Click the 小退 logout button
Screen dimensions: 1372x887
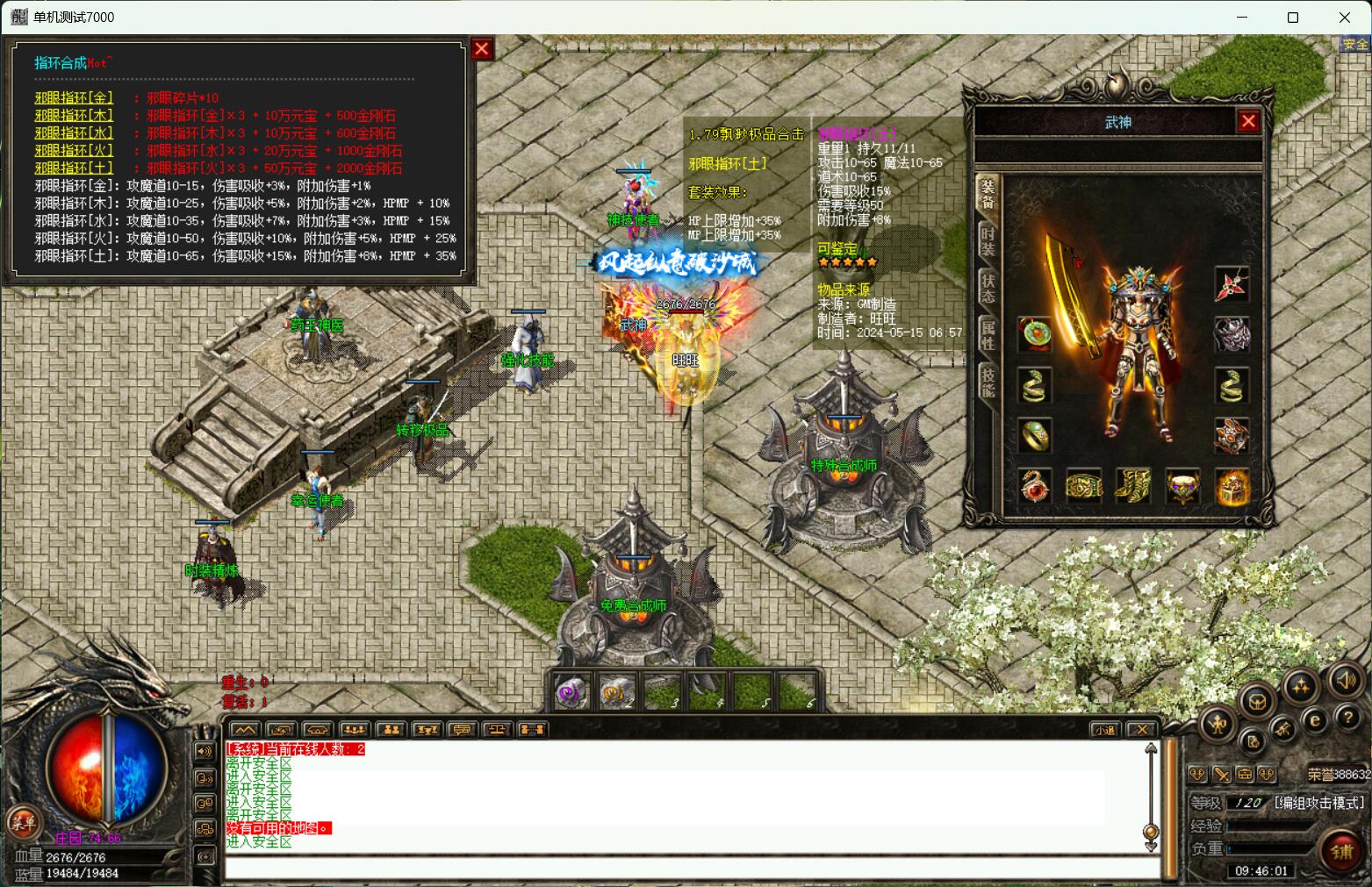tap(1104, 729)
